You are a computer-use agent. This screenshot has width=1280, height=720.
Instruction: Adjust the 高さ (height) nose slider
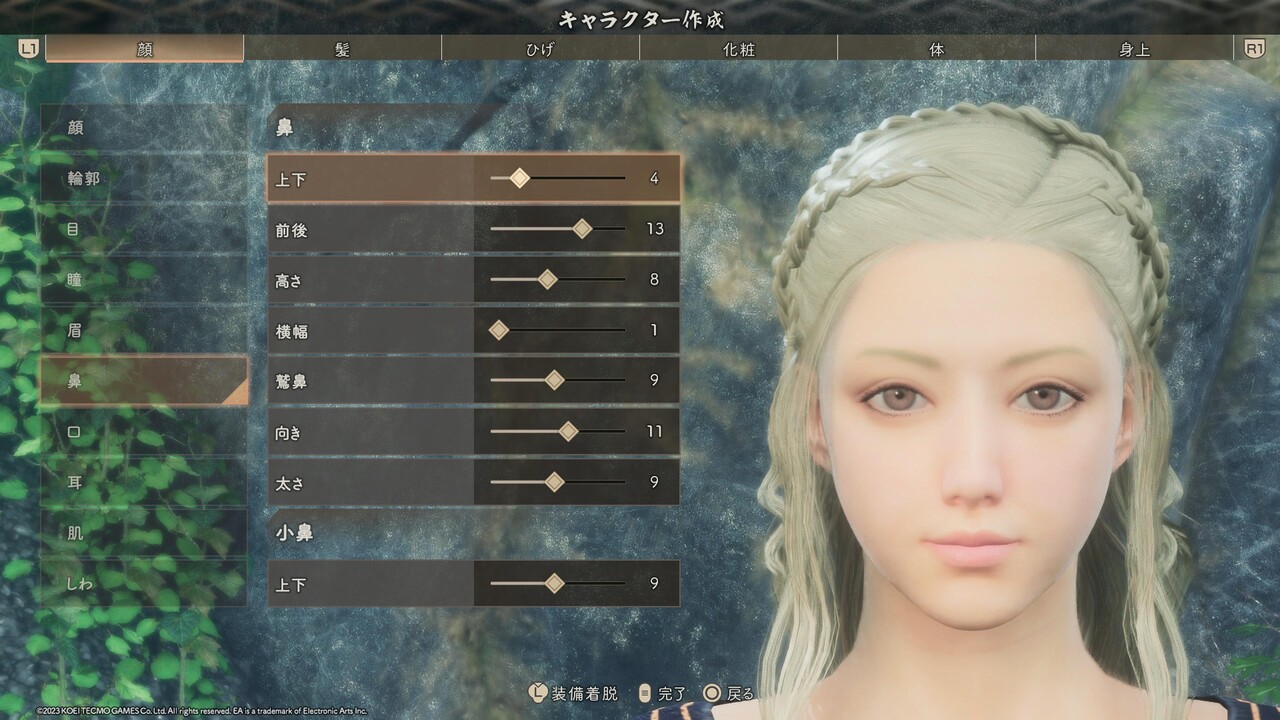click(x=547, y=280)
